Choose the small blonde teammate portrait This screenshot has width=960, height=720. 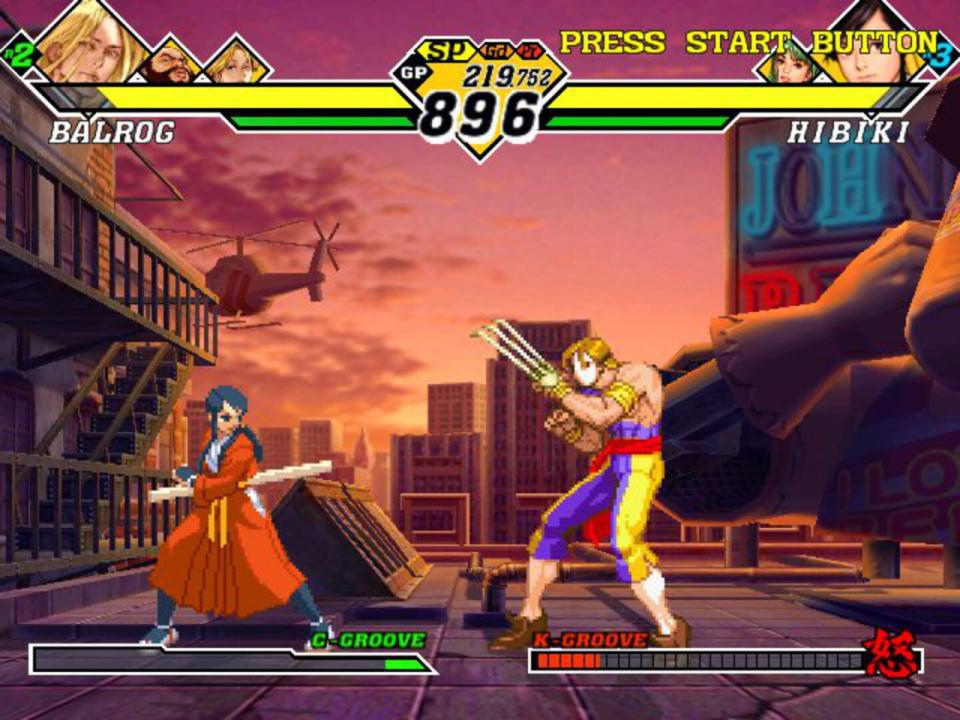[236, 62]
